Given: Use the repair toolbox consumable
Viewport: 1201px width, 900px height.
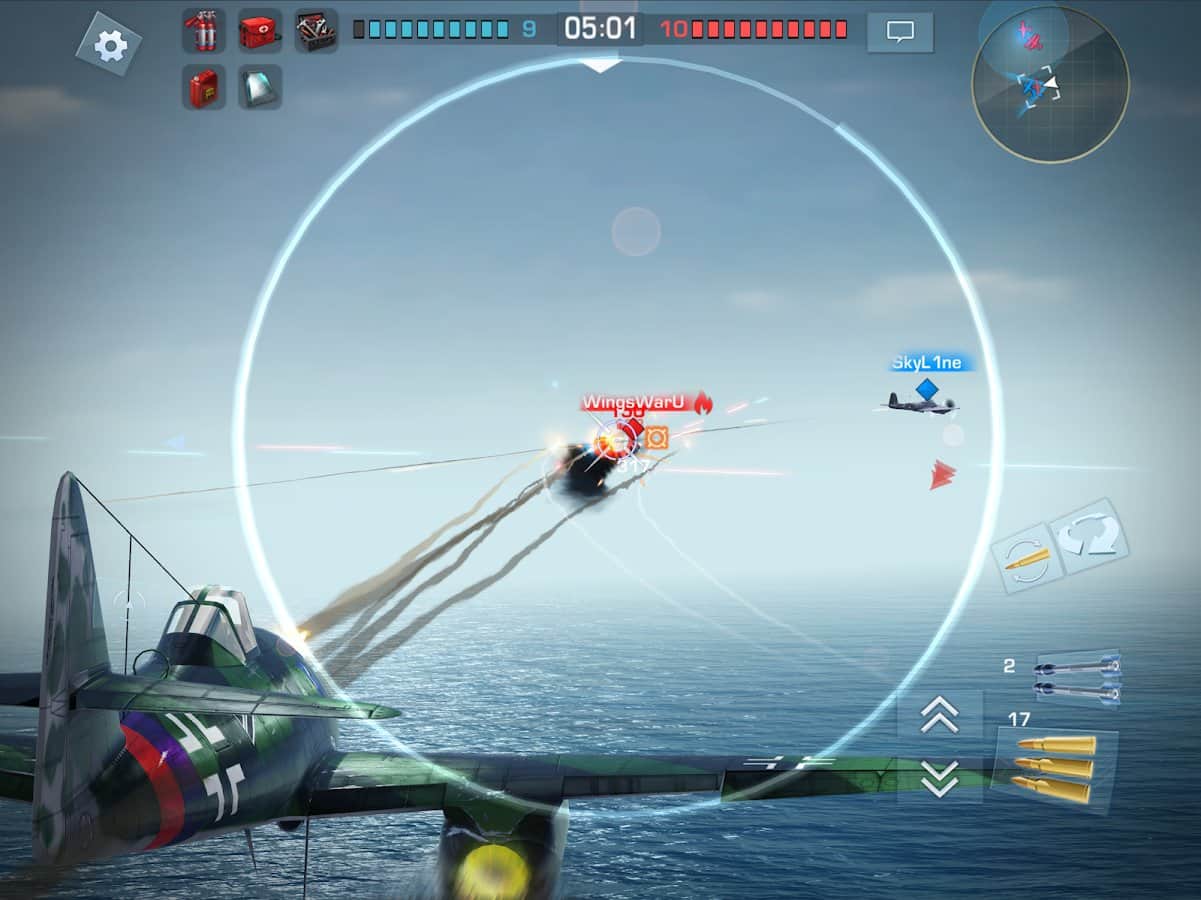Looking at the screenshot, I should (x=316, y=31).
